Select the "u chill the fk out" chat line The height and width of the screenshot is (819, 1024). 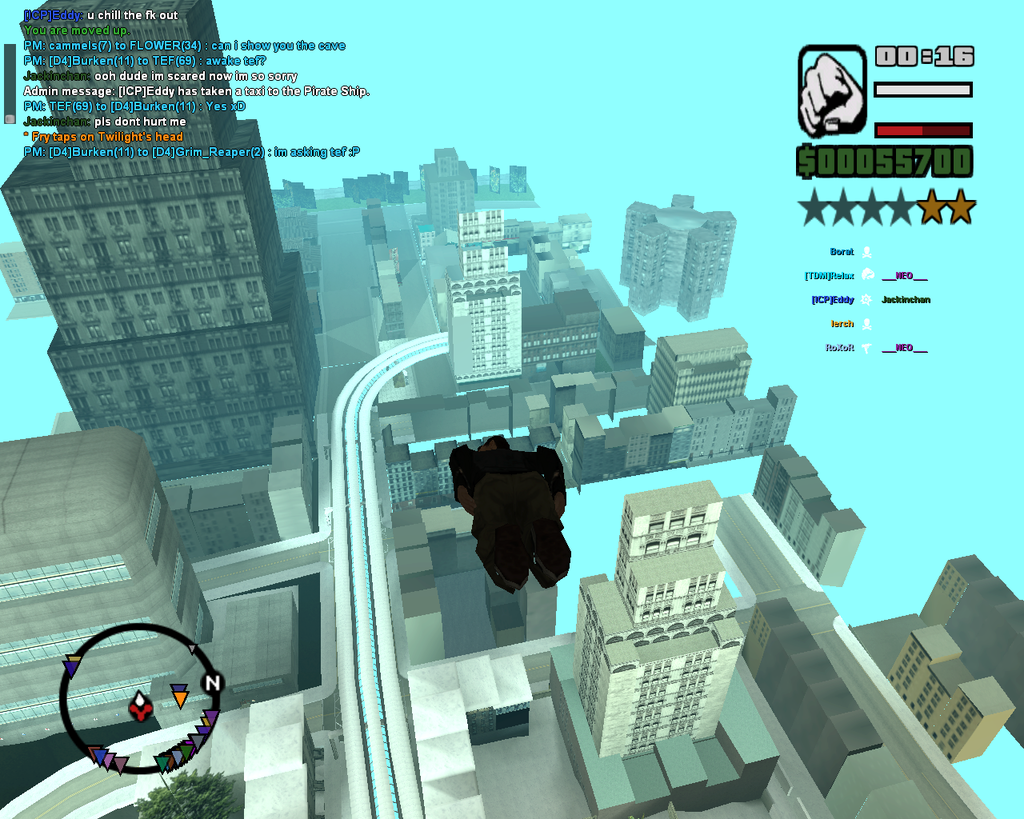point(101,16)
